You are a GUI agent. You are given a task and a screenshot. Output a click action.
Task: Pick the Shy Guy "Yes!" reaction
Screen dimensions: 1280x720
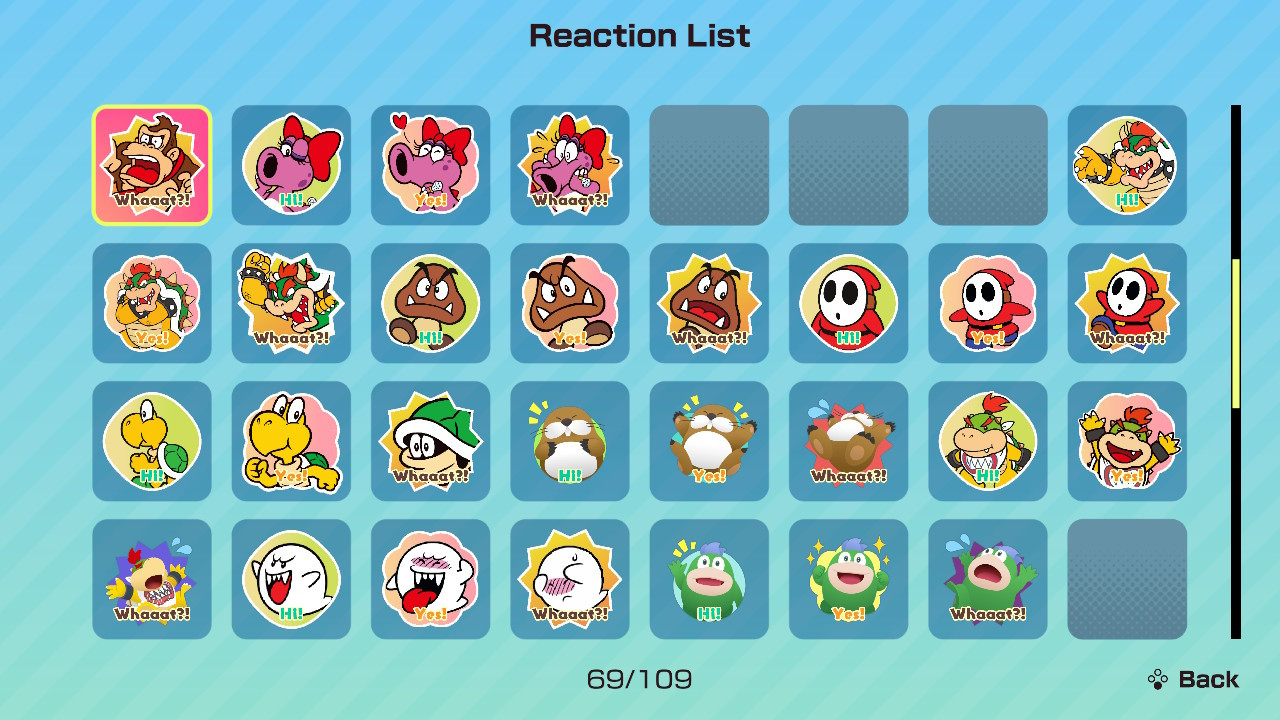tap(987, 302)
